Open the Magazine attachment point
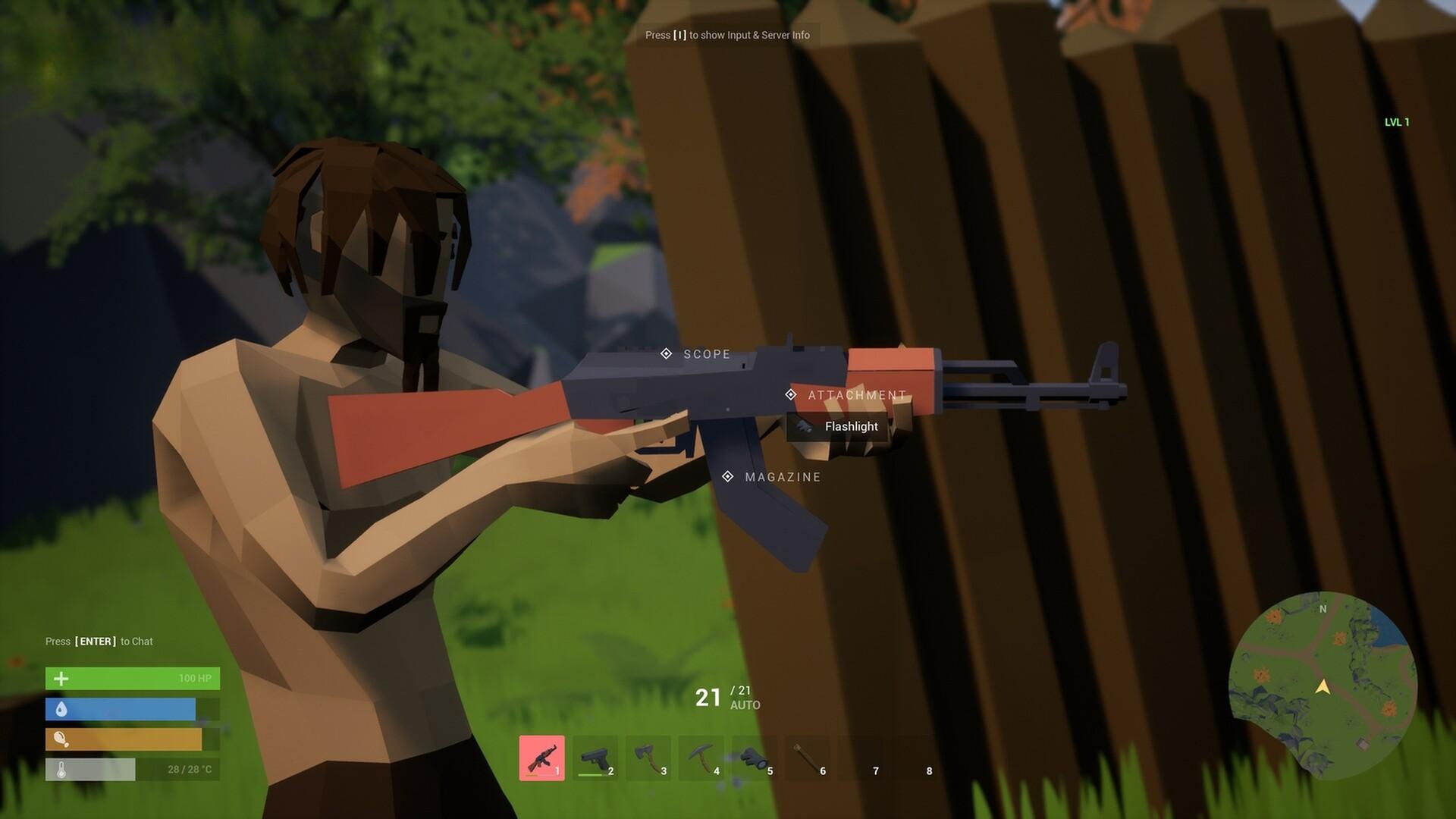This screenshot has height=819, width=1456. pyautogui.click(x=727, y=476)
